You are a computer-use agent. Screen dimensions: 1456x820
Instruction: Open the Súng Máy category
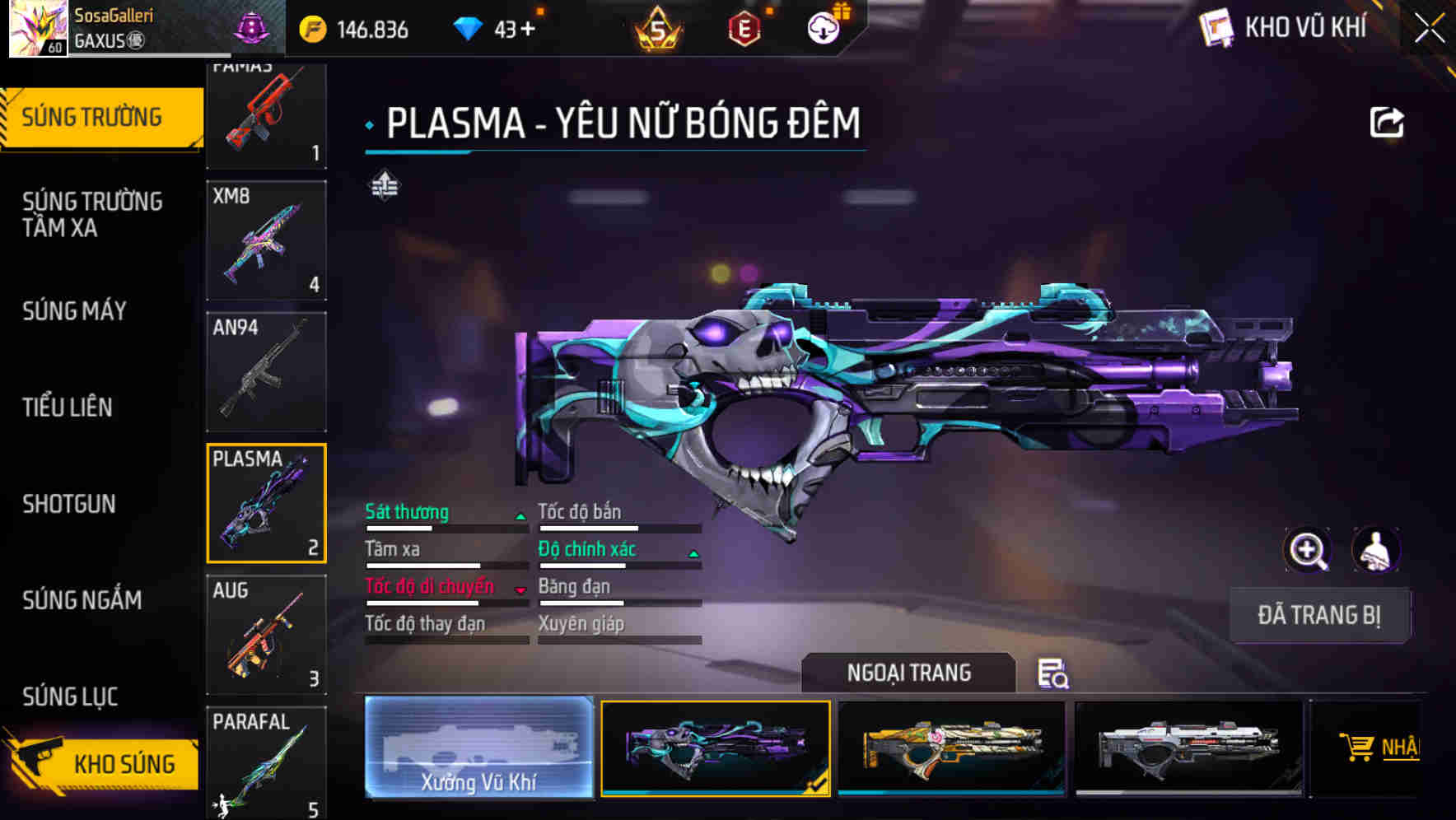point(74,310)
